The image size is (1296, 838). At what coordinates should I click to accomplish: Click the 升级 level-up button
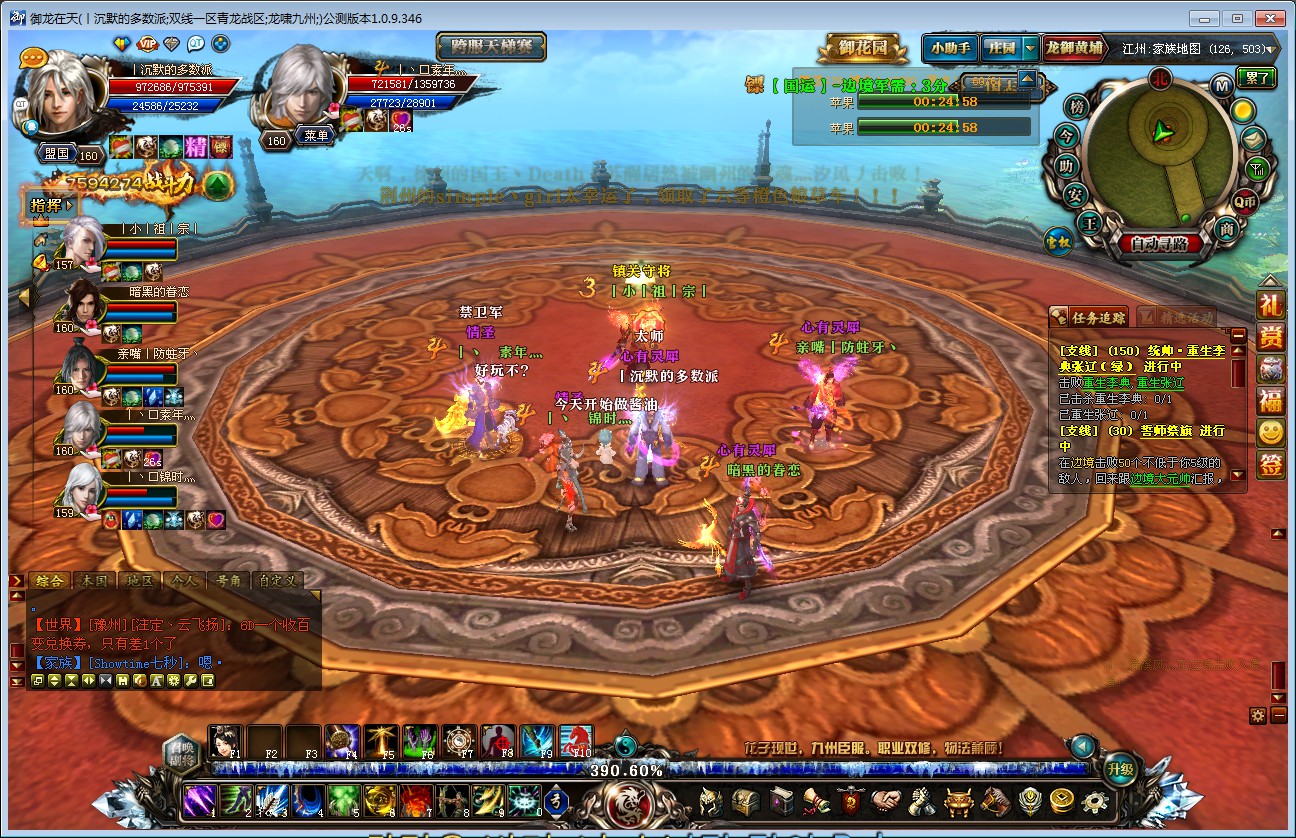(x=1121, y=769)
